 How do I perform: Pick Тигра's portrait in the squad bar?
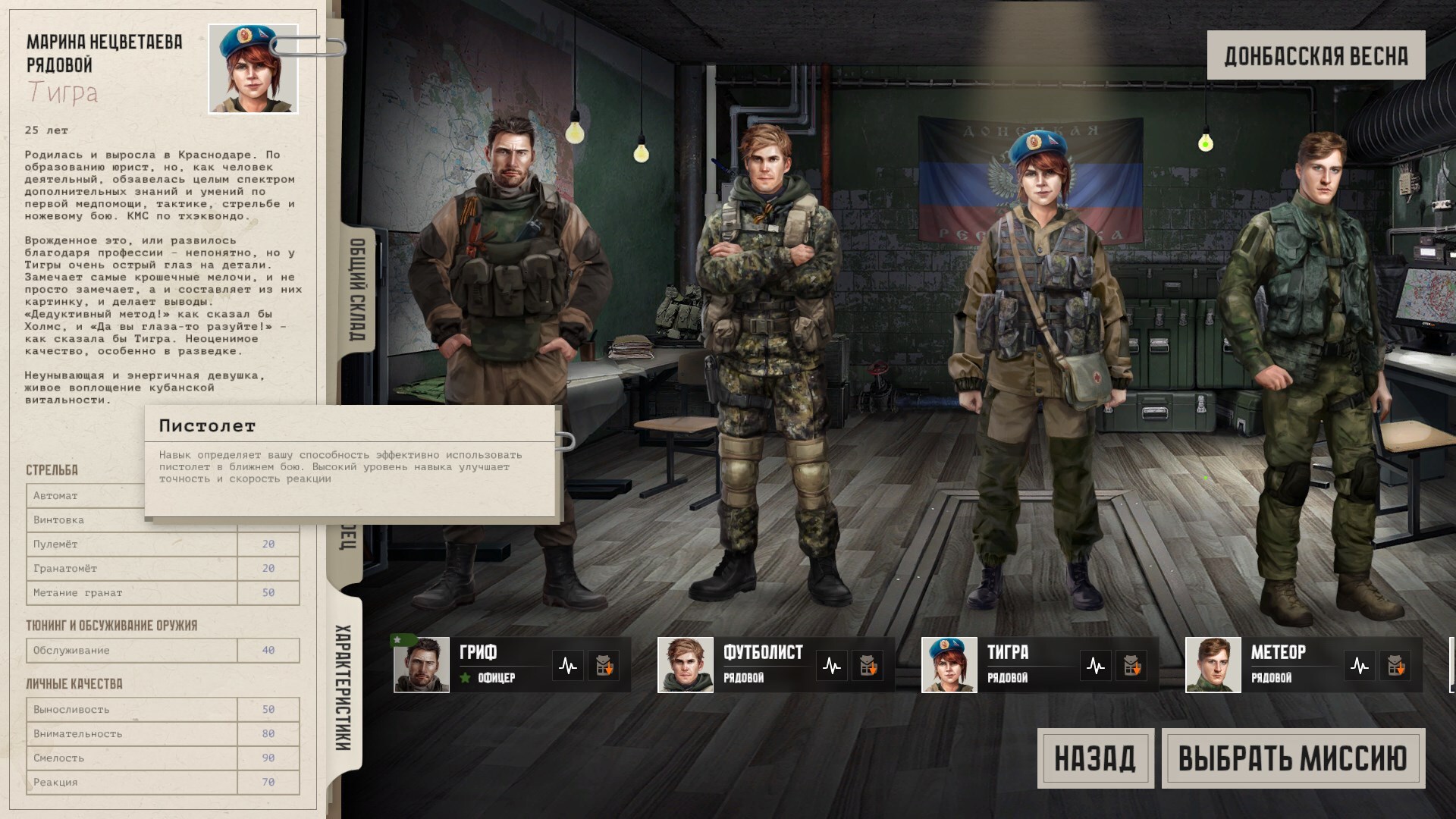point(949,665)
